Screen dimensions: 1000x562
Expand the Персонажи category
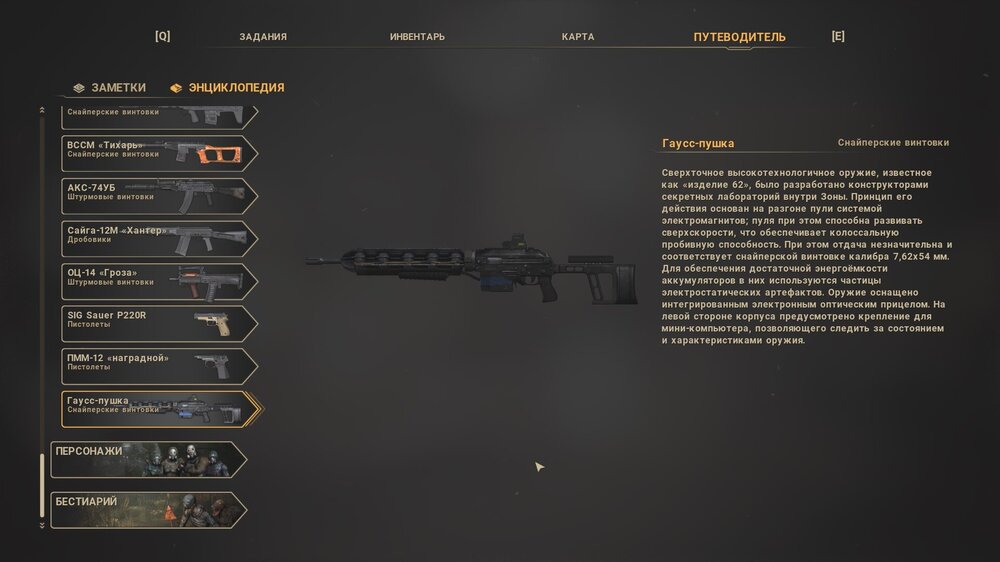coord(148,459)
